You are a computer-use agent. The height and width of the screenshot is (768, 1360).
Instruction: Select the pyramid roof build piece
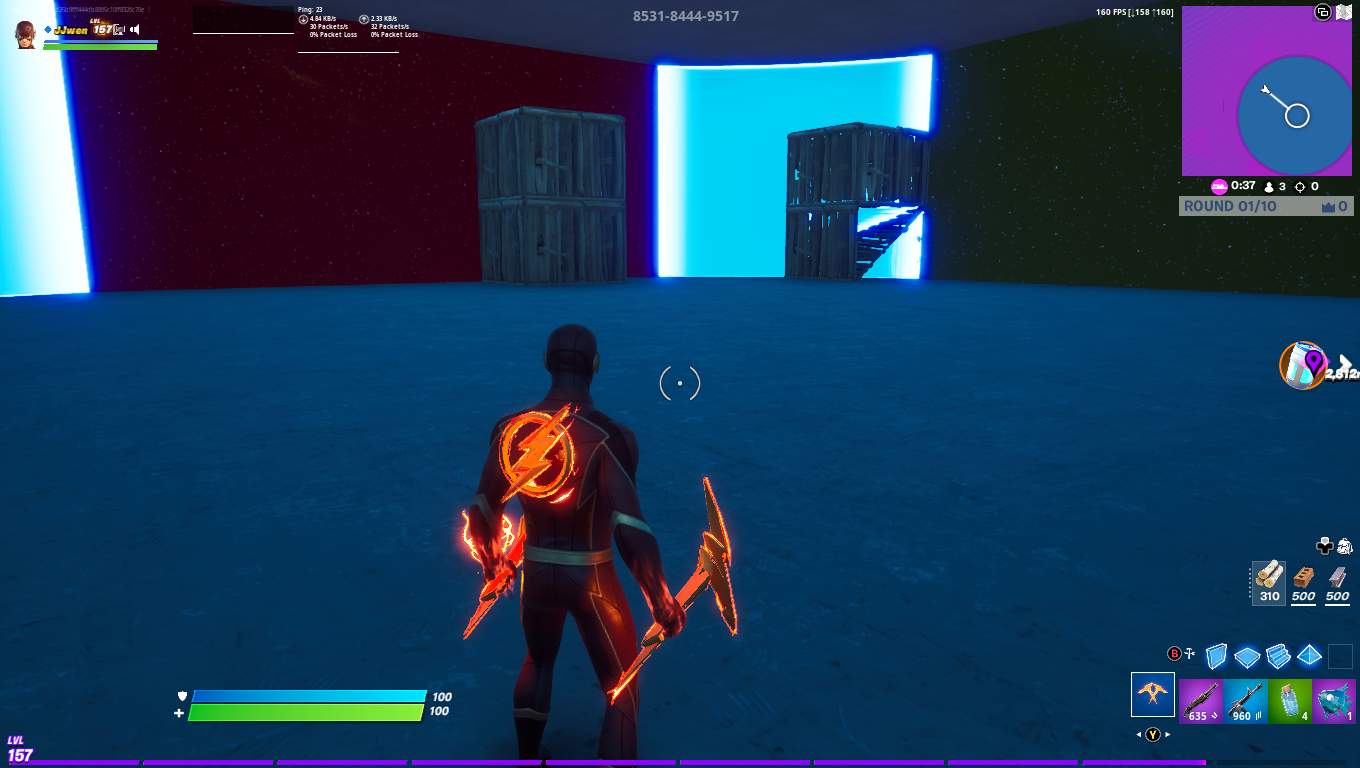tap(1308, 656)
